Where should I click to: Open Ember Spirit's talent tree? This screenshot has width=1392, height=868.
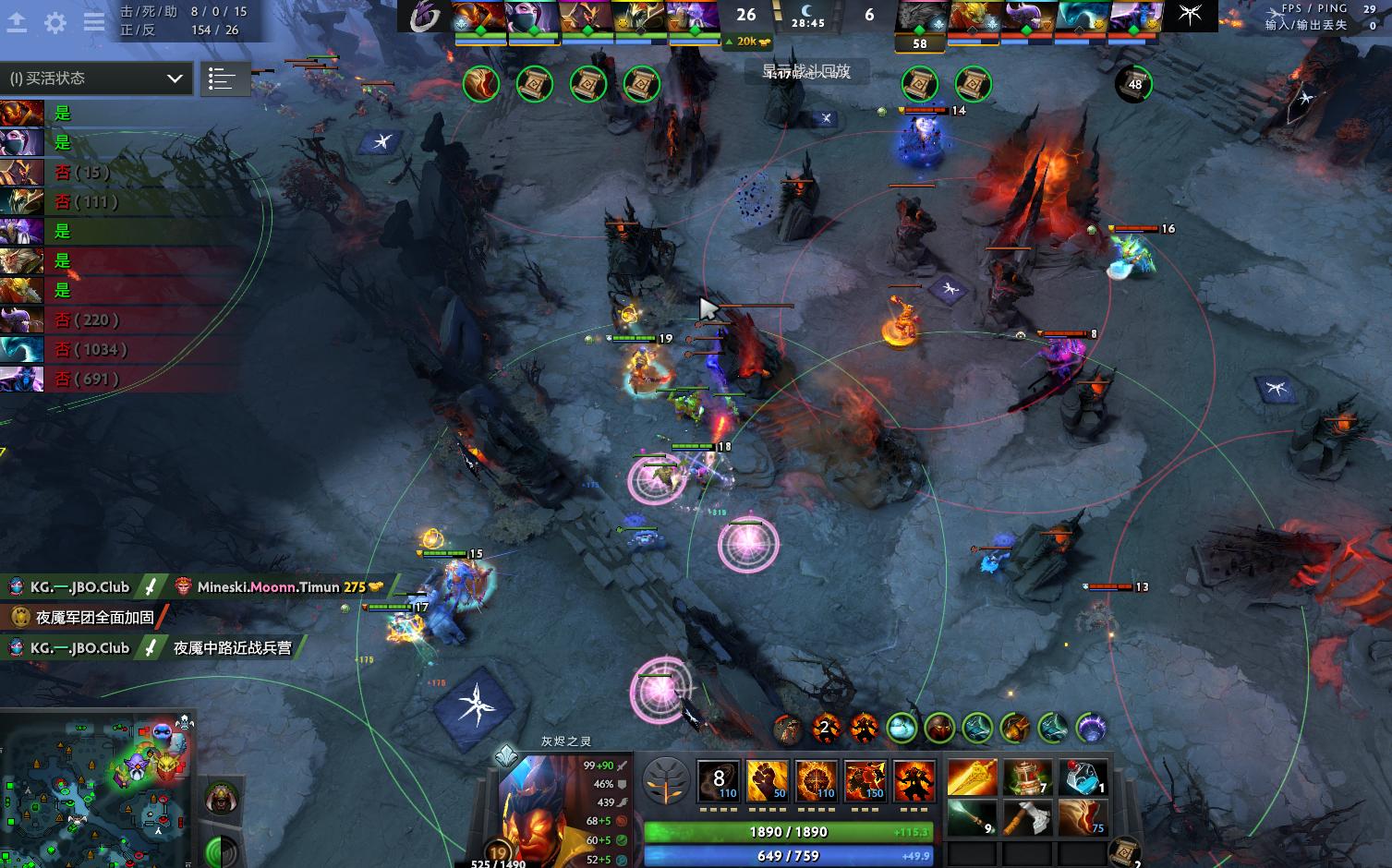point(667,780)
